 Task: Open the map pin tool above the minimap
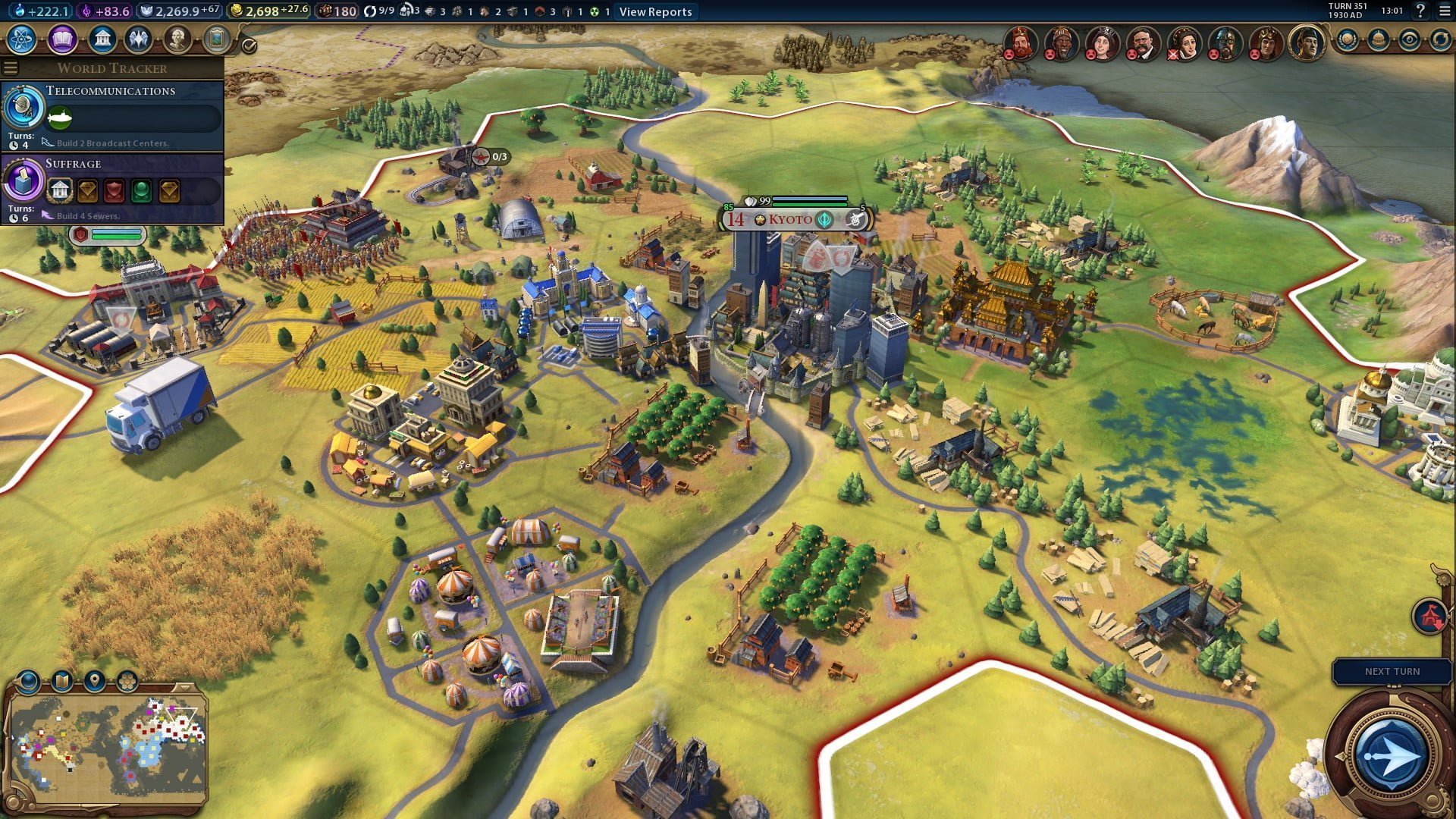95,681
